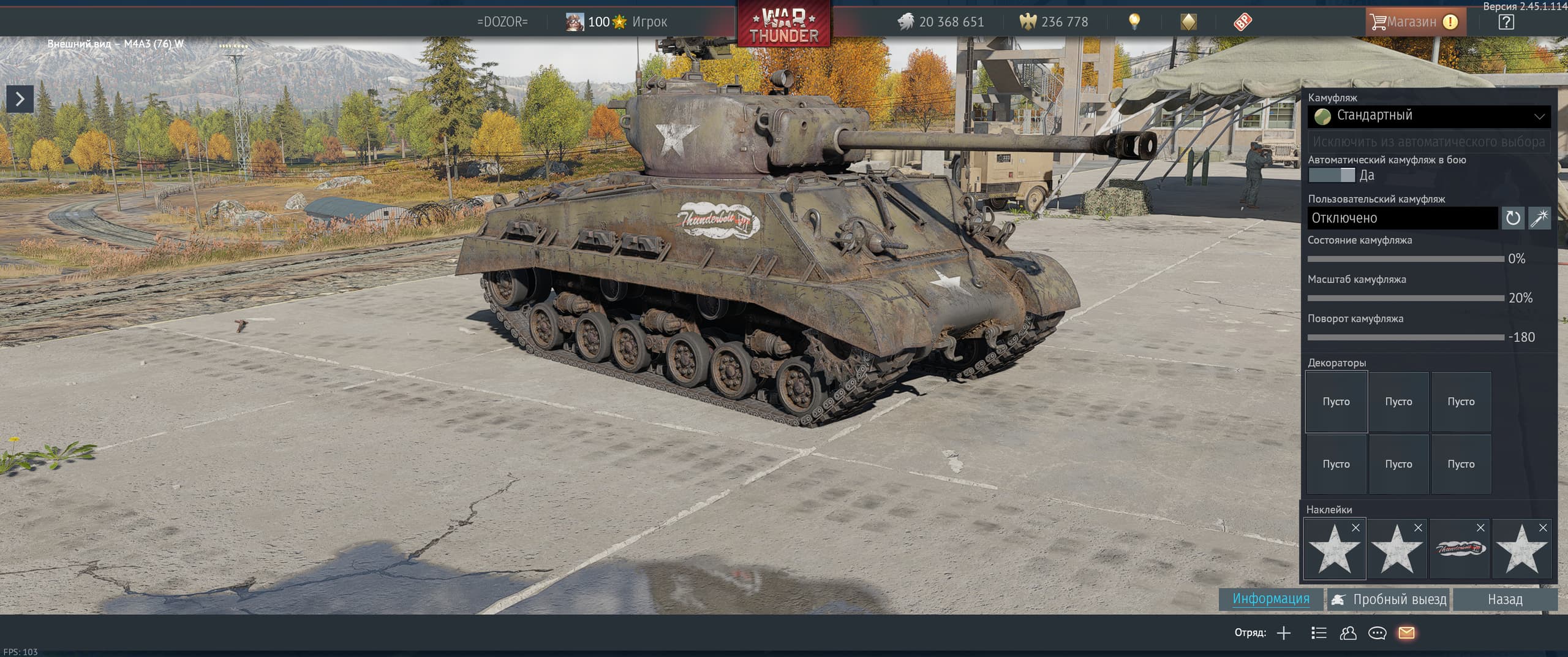Open the help question mark button

[1506, 22]
